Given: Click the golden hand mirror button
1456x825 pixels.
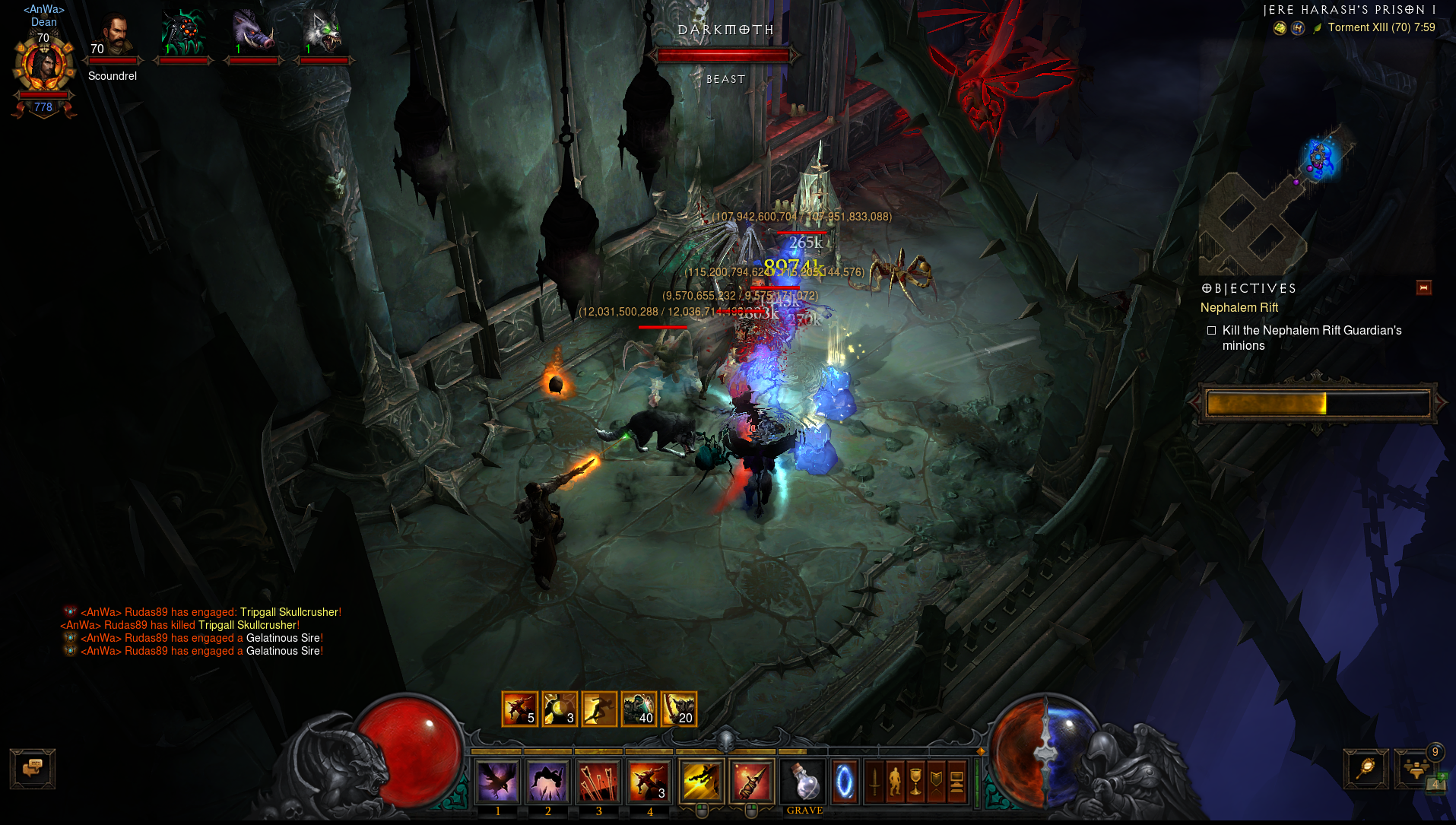Looking at the screenshot, I should point(1366,769).
